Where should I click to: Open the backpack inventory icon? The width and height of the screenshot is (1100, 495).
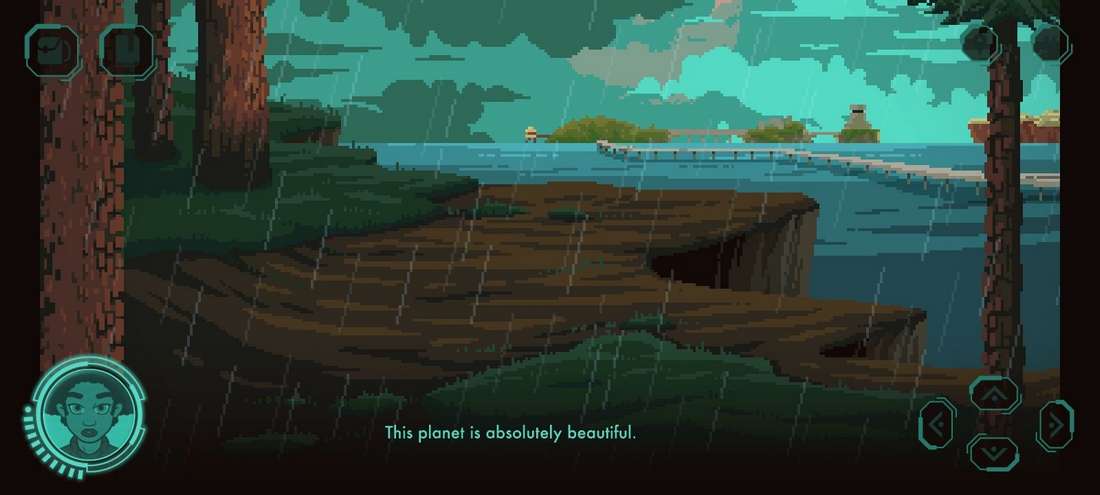[x=53, y=51]
